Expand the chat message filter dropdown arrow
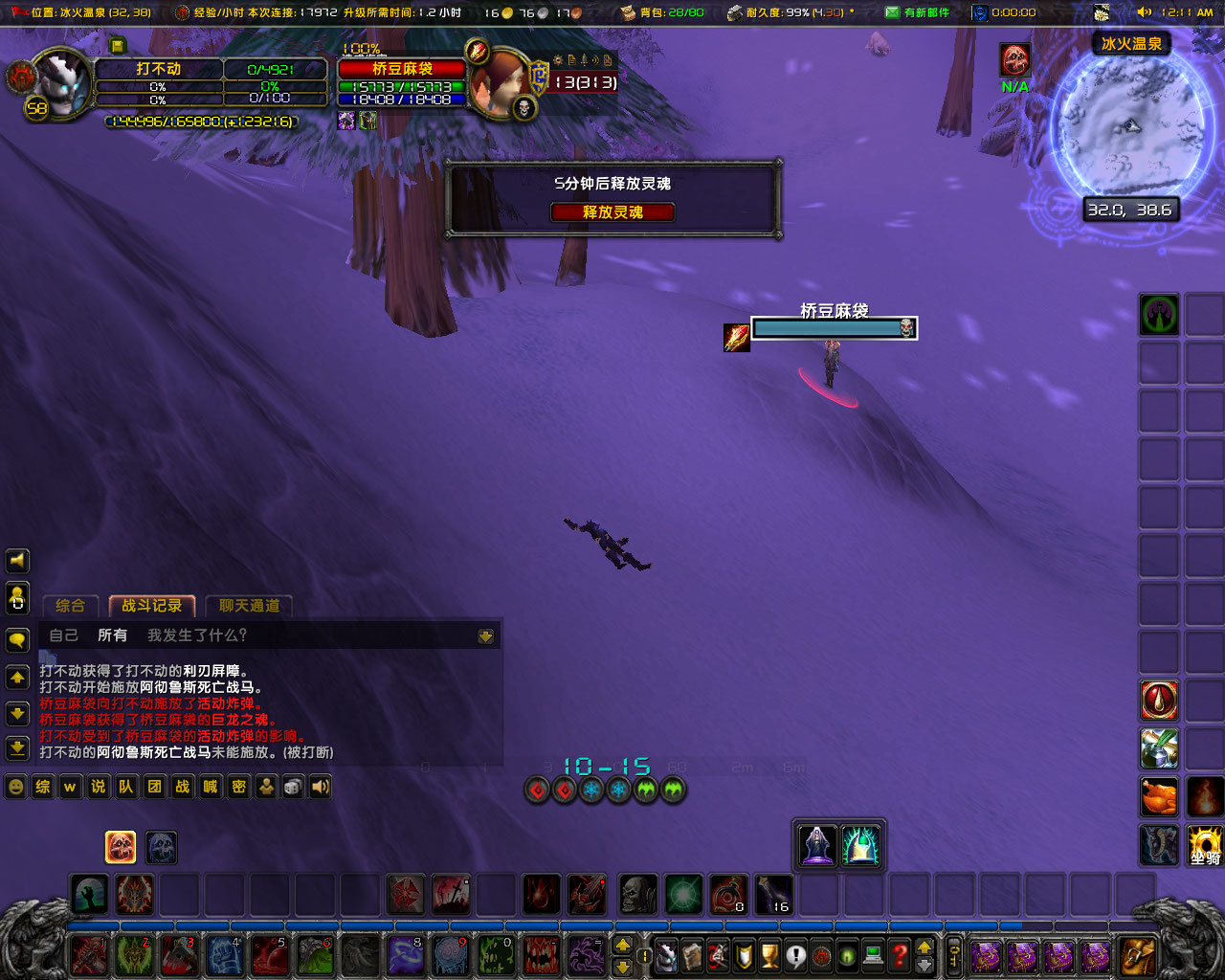This screenshot has height=980, width=1225. (x=486, y=635)
